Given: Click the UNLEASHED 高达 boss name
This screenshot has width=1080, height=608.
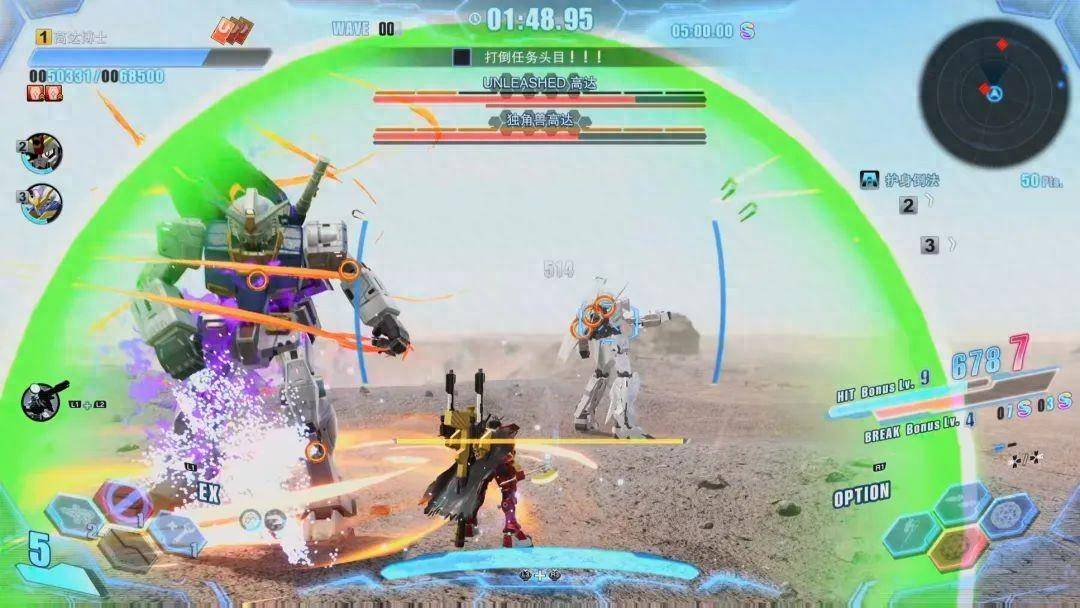Looking at the screenshot, I should pos(539,83).
